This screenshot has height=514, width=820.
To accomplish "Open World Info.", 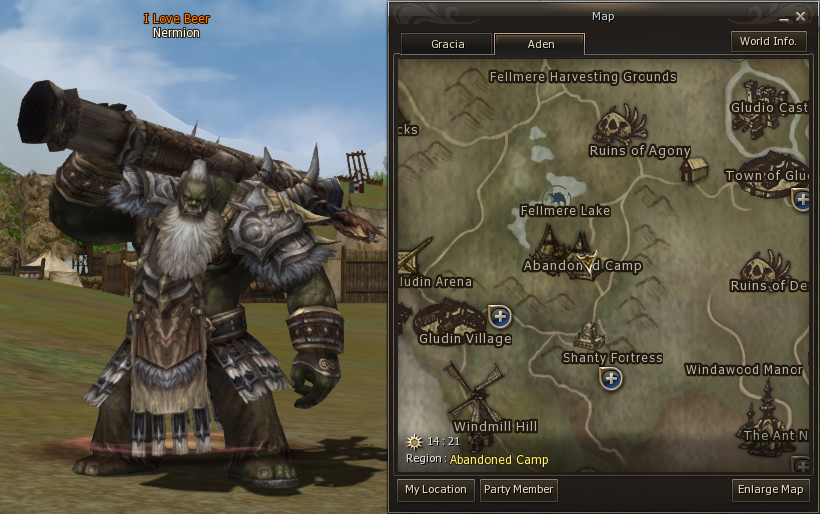I will click(769, 41).
